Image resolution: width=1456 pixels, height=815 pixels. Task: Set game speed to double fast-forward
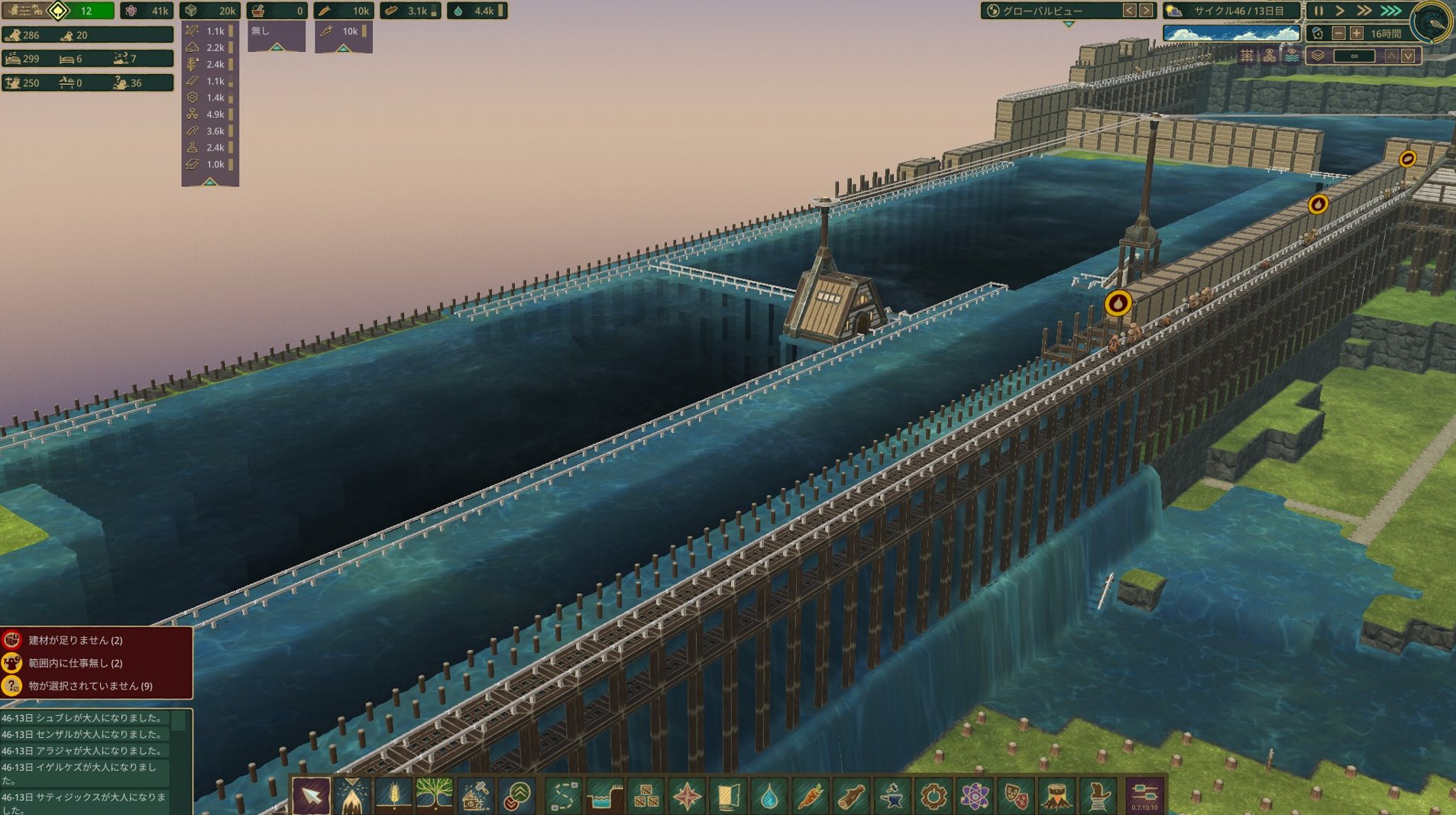[1364, 11]
